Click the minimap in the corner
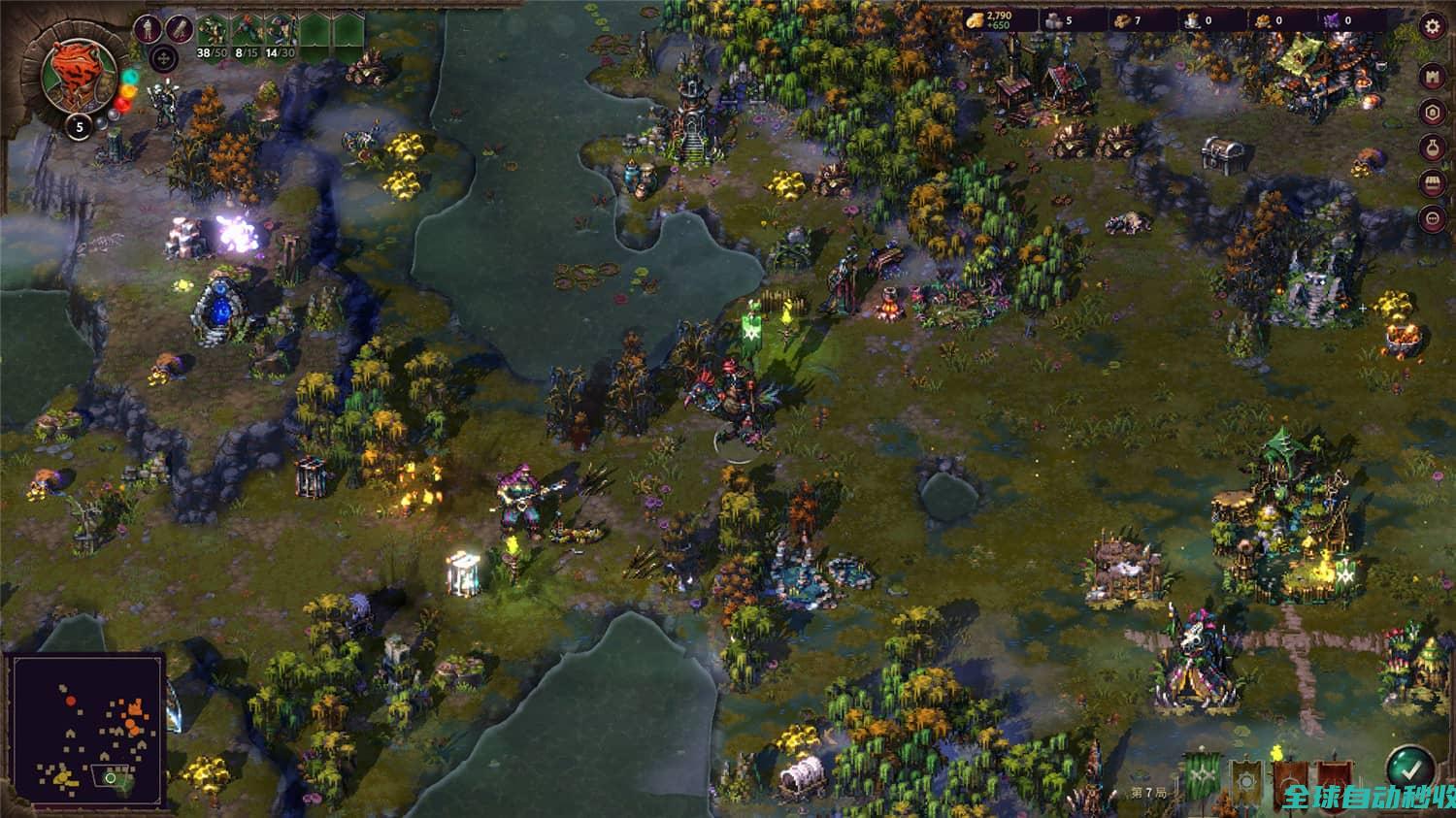 pos(85,729)
